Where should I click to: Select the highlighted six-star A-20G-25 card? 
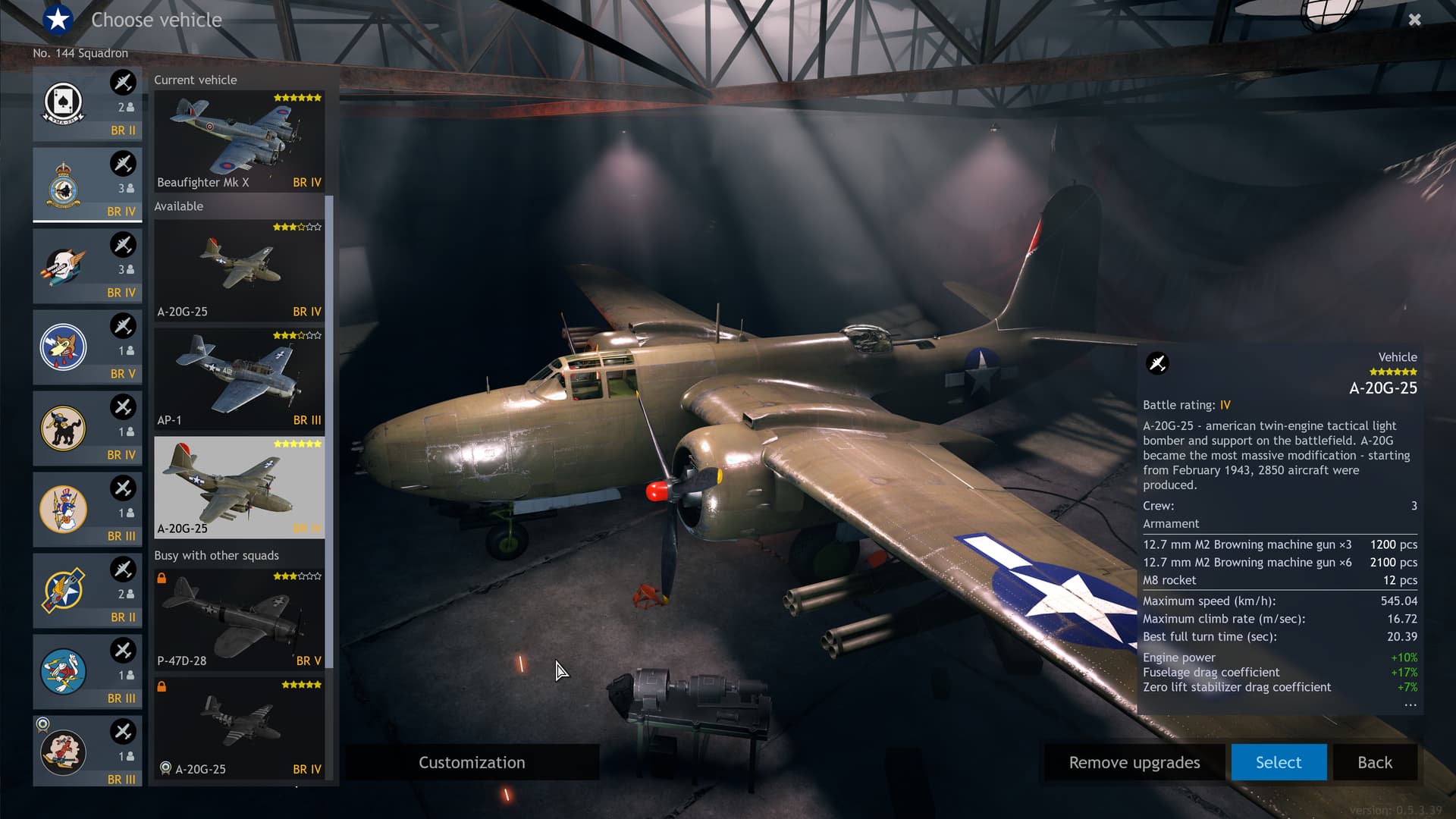coord(239,487)
